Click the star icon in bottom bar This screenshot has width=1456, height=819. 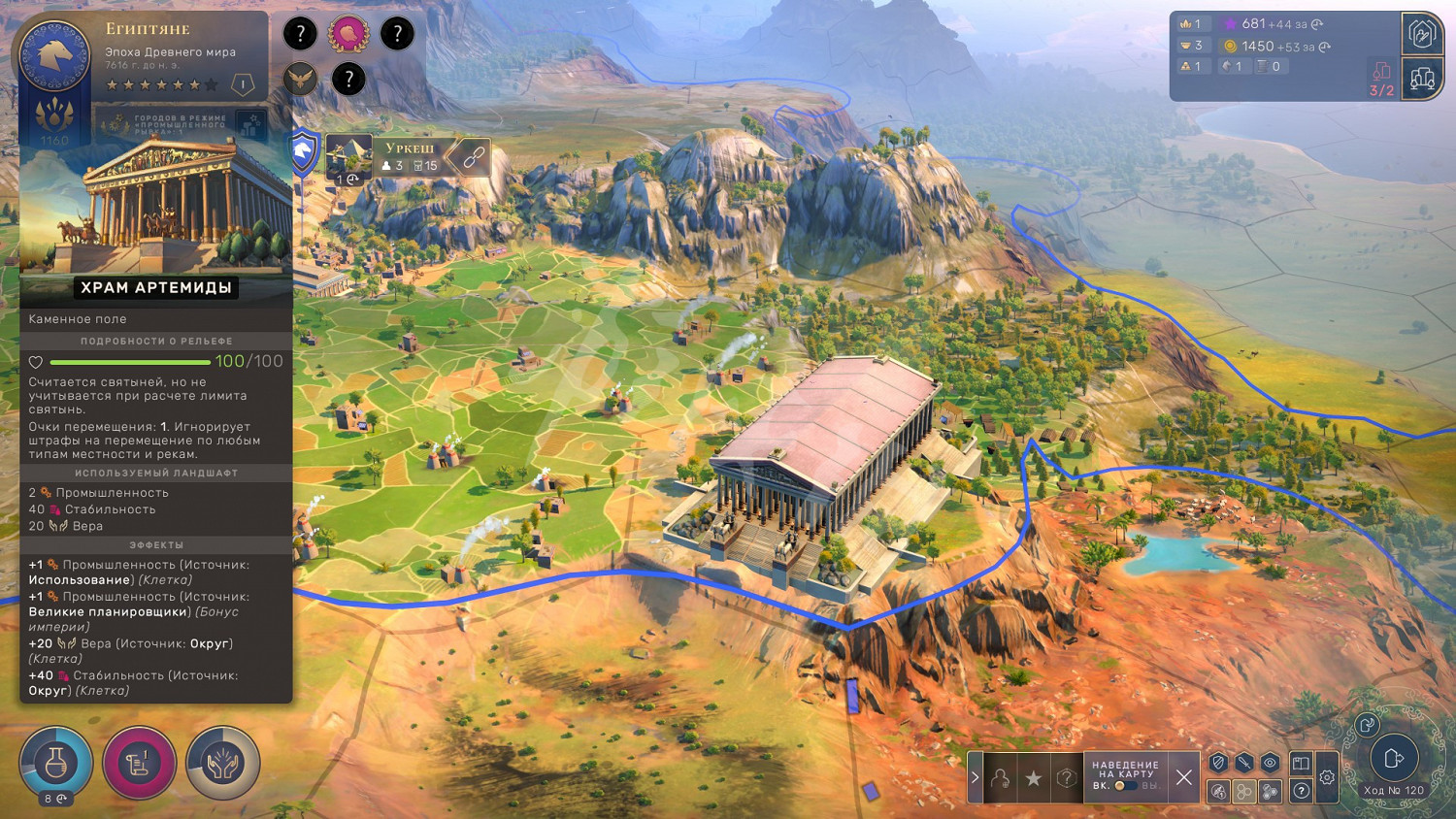[x=1033, y=778]
